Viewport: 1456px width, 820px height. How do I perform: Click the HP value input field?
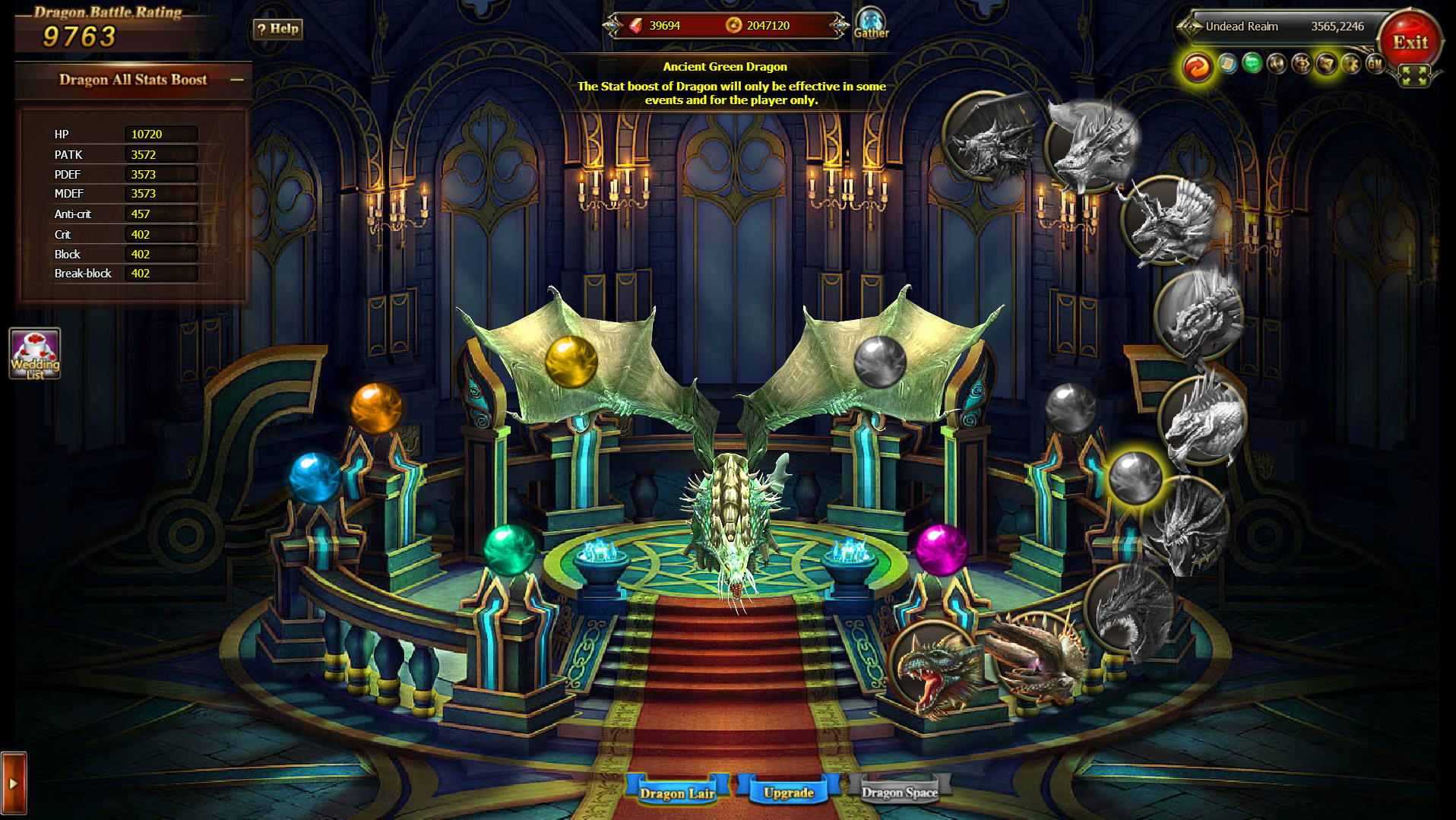pyautogui.click(x=160, y=134)
